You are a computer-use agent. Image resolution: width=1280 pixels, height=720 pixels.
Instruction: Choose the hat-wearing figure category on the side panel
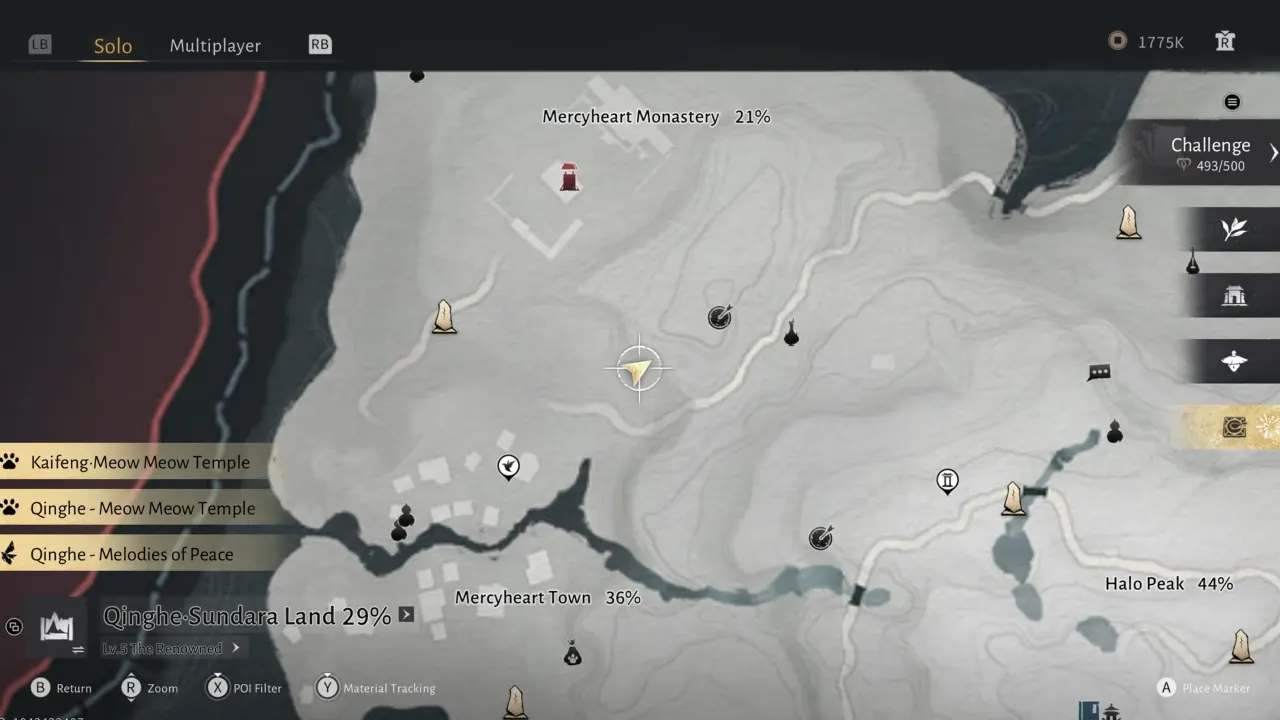[x=1233, y=362]
